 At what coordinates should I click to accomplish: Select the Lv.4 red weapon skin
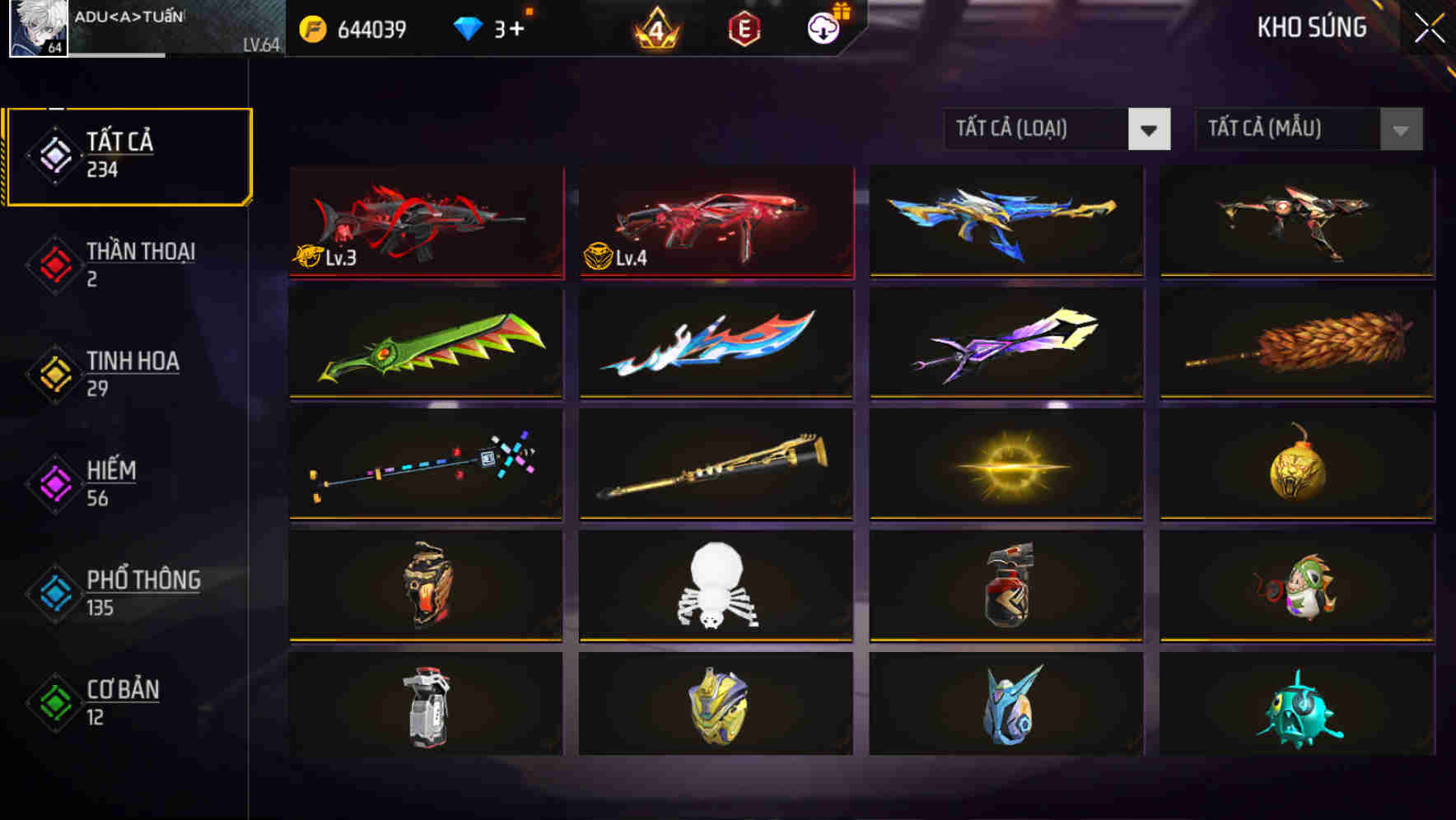715,222
